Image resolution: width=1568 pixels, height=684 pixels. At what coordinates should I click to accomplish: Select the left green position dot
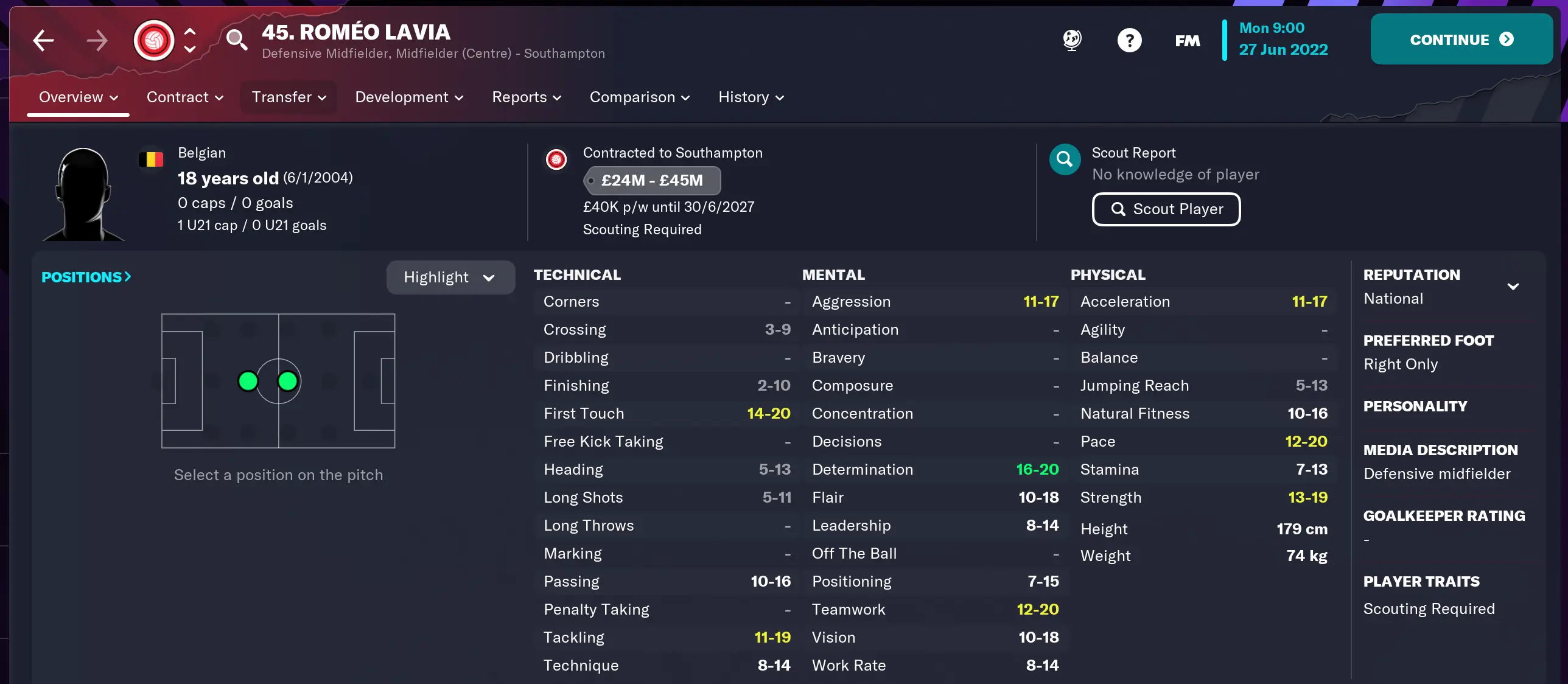248,382
